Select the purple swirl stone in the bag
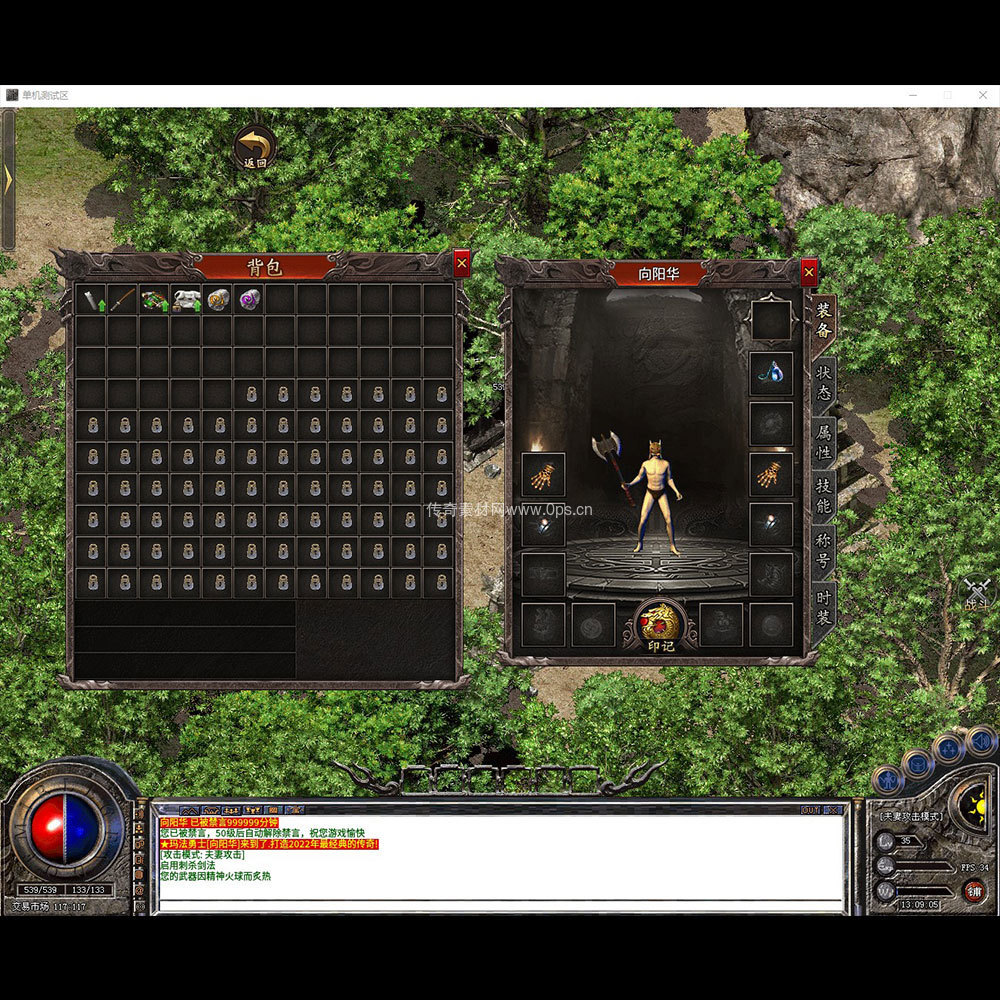The height and width of the screenshot is (1000, 1000). [x=248, y=299]
